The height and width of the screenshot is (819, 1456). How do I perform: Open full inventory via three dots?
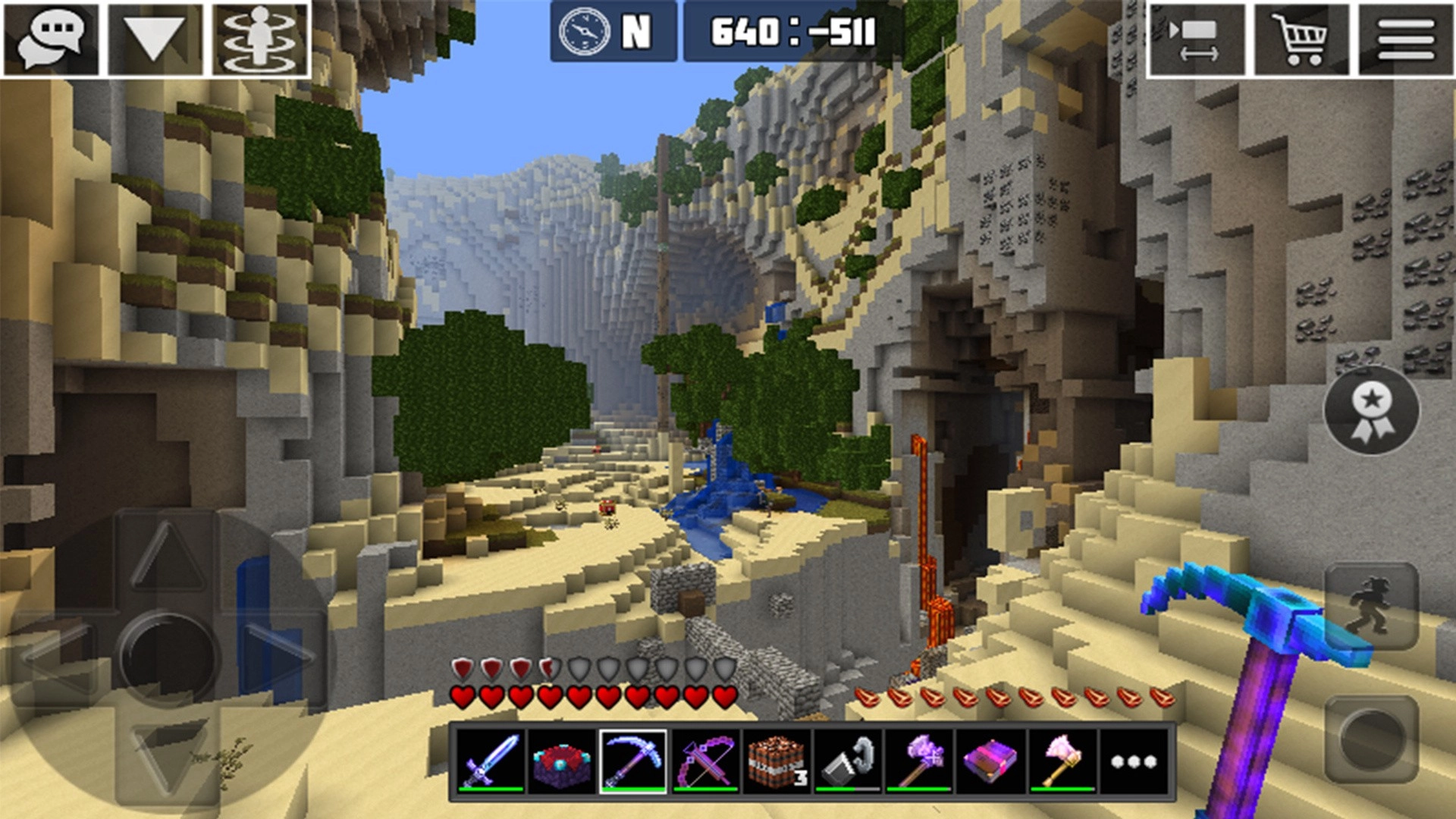(x=1133, y=761)
